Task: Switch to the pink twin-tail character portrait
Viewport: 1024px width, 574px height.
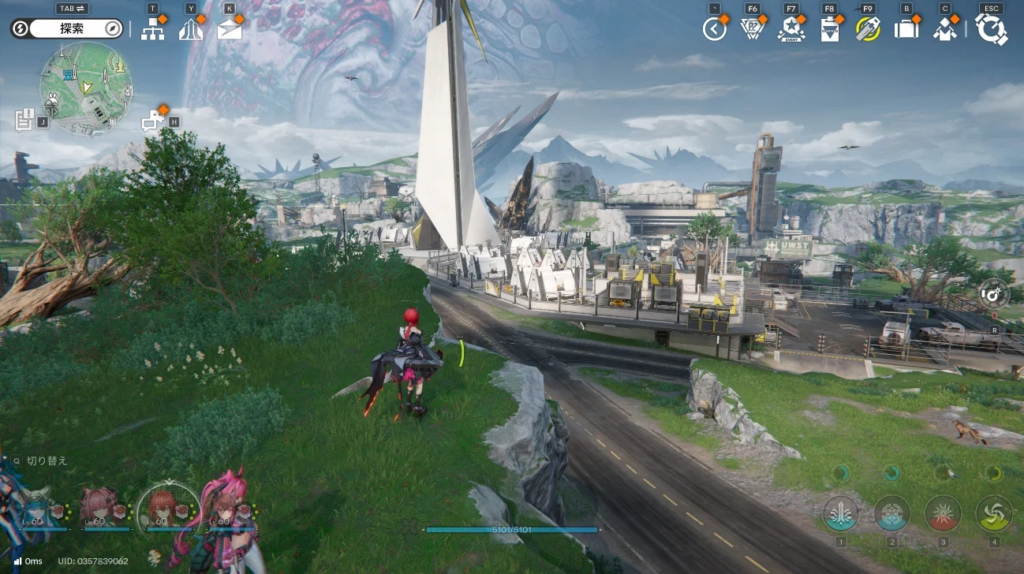Action: tap(222, 508)
